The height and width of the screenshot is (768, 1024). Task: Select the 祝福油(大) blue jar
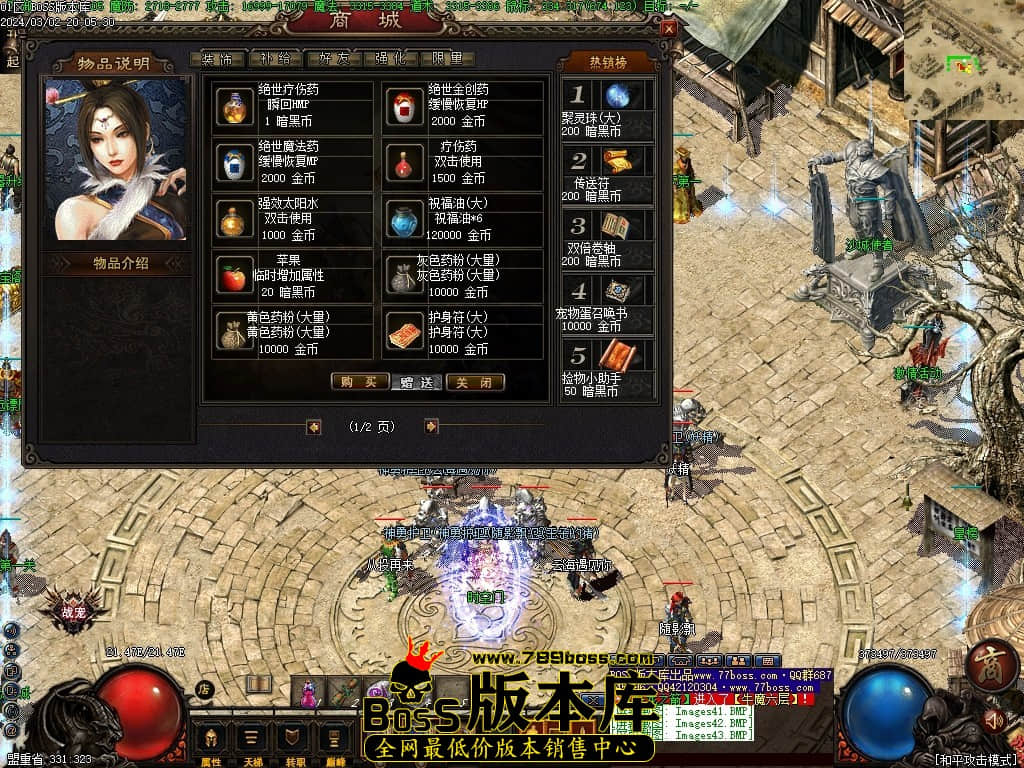[x=403, y=220]
